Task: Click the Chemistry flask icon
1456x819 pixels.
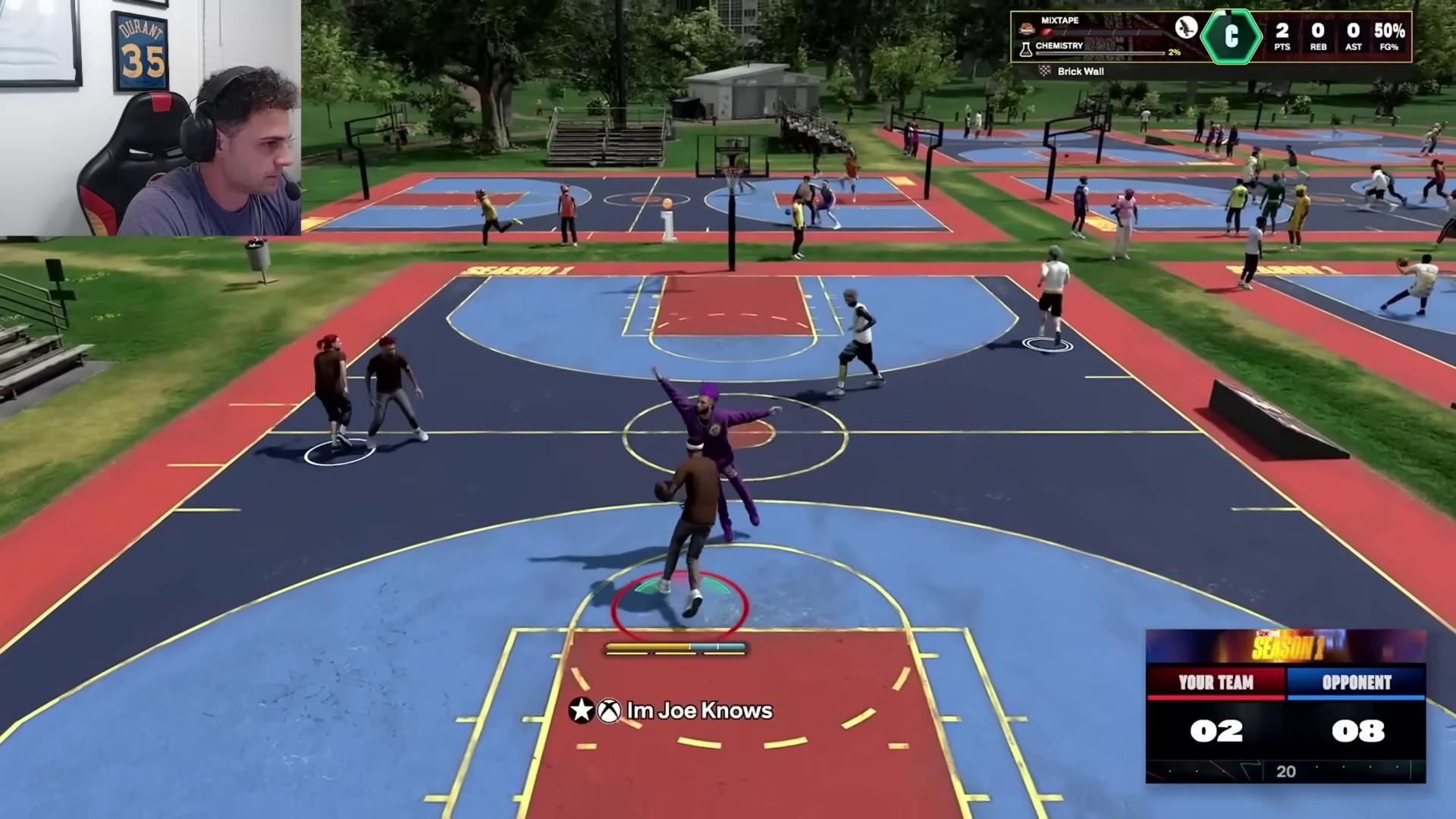Action: point(1026,50)
